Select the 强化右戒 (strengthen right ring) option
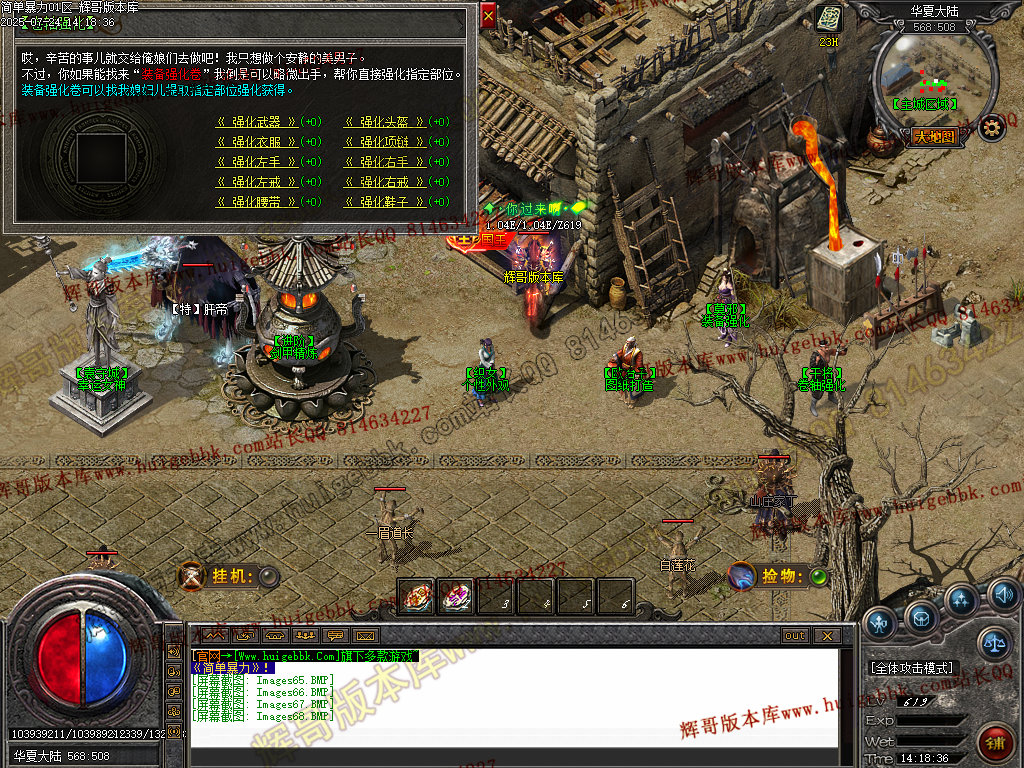Screen dimensions: 1024x768 pos(384,182)
